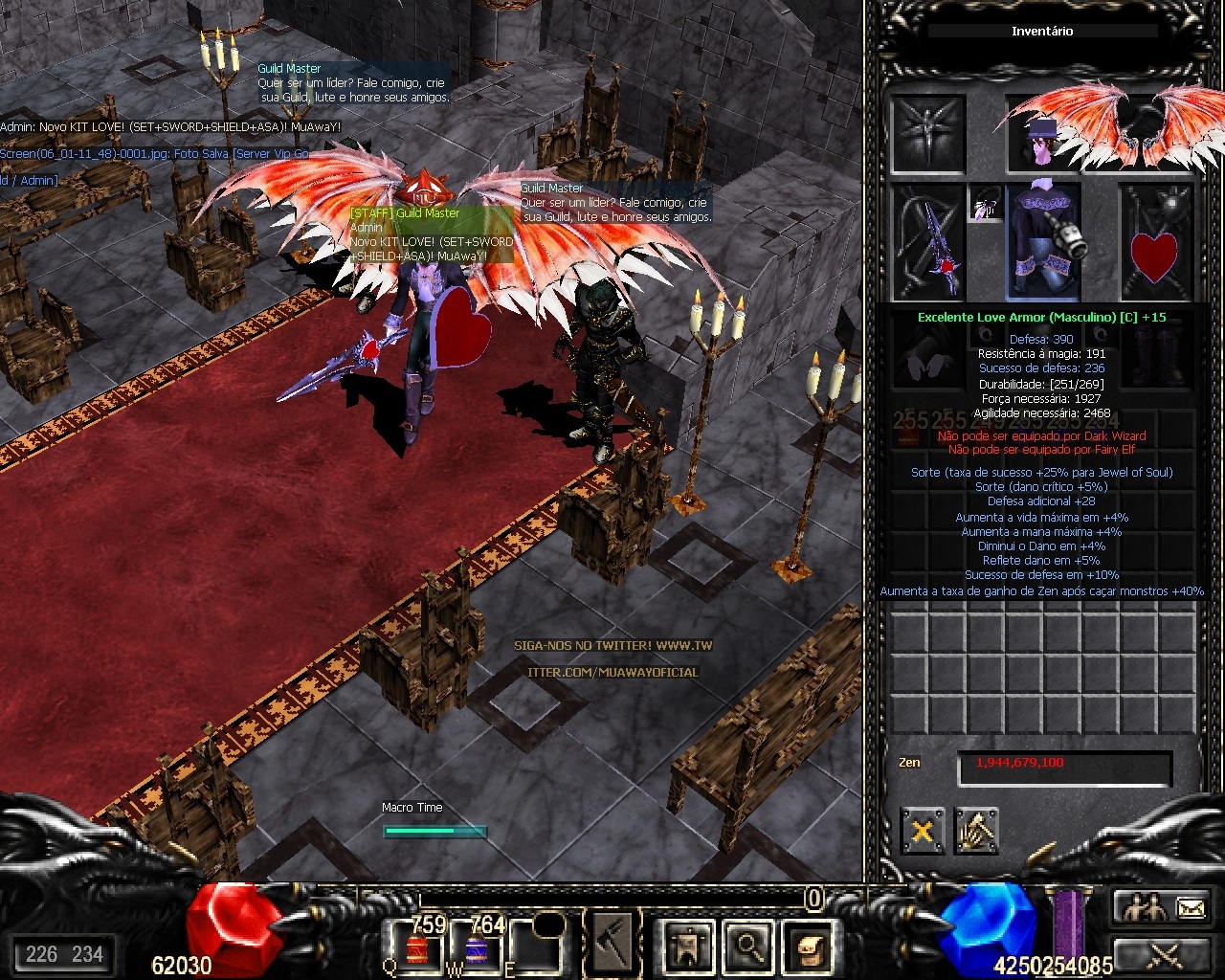This screenshot has height=980, width=1225.
Task: Close the Inventário panel with the X button
Action: click(923, 830)
